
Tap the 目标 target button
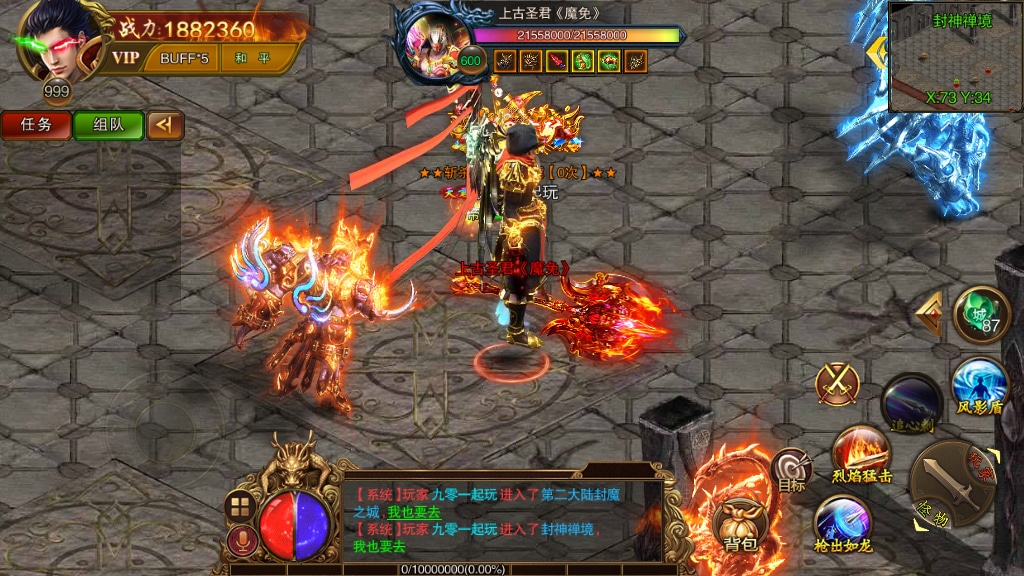(791, 470)
